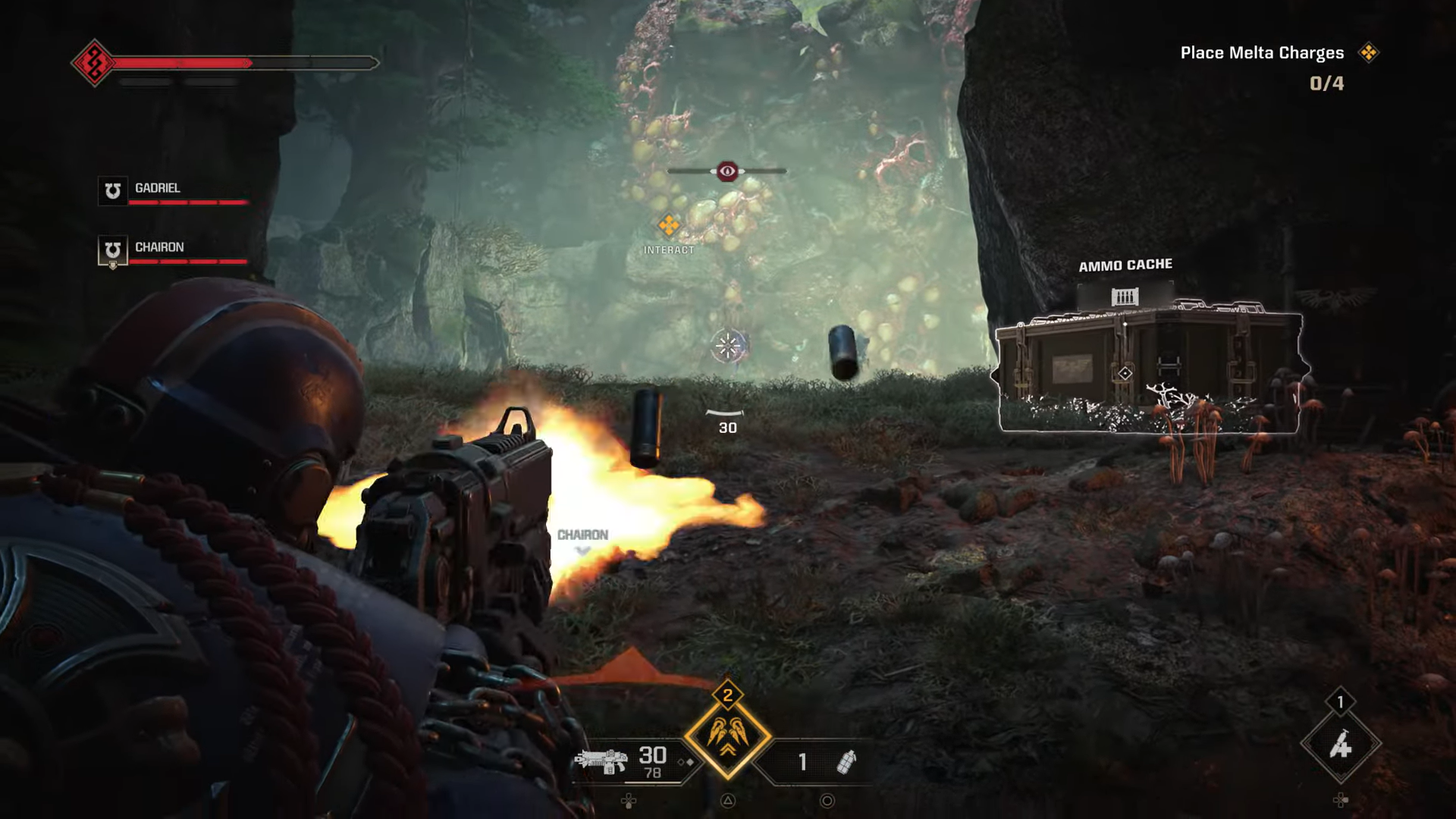
Task: Click Chairon's squad member emblem
Action: tap(113, 250)
